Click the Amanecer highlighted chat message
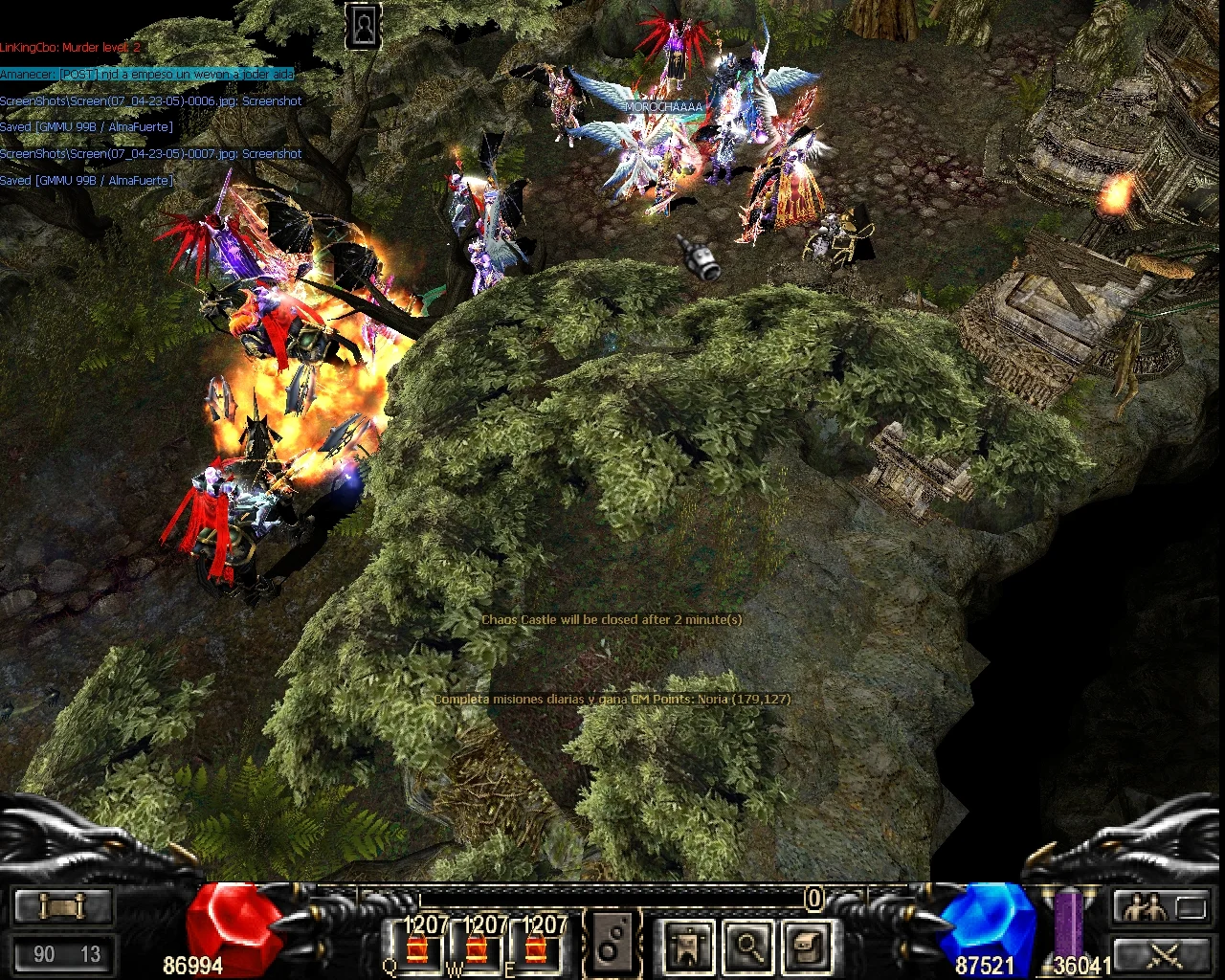 [x=147, y=74]
